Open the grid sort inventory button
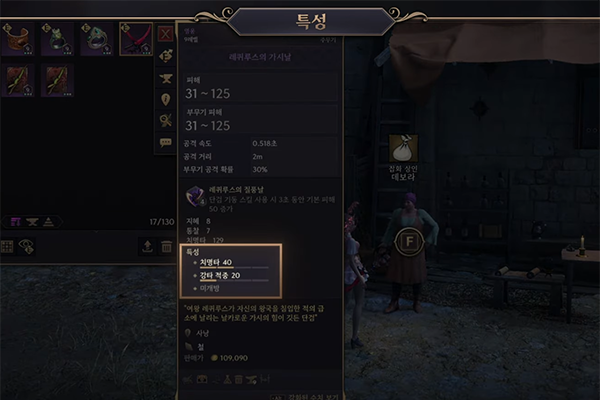This screenshot has width=600, height=400. [x=9, y=246]
